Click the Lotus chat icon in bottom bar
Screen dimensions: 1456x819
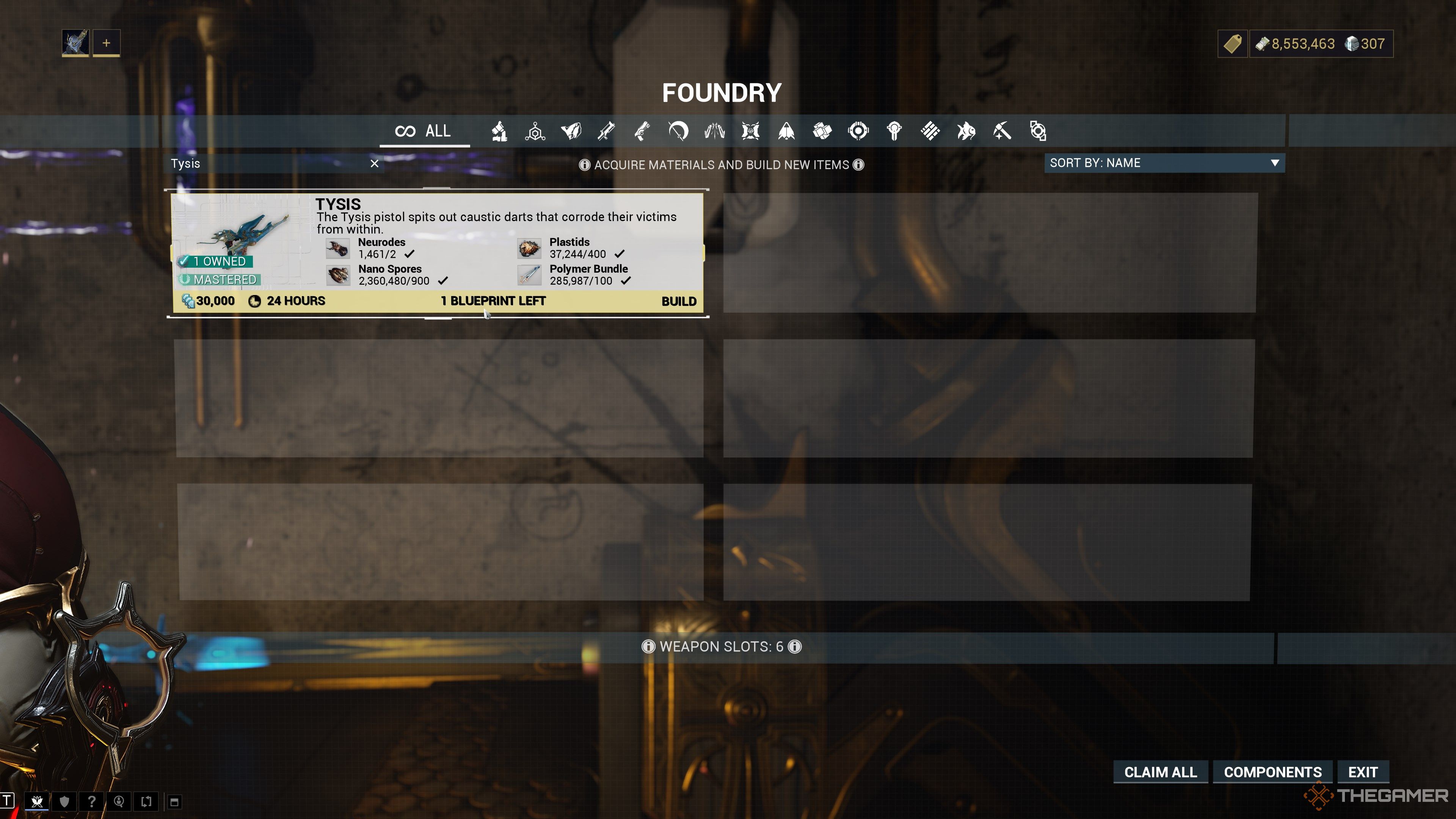pos(37,802)
